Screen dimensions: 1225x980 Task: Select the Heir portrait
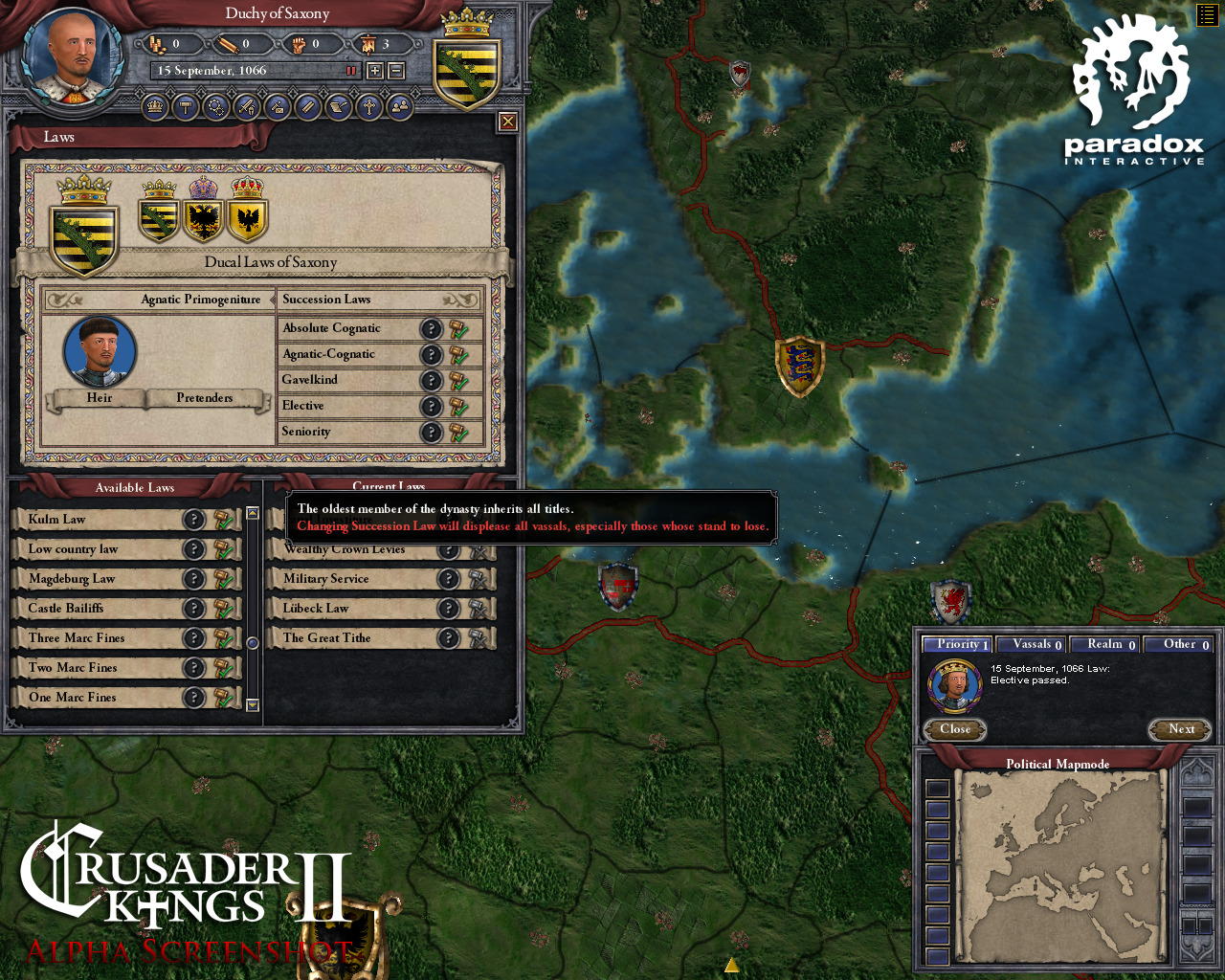100,351
